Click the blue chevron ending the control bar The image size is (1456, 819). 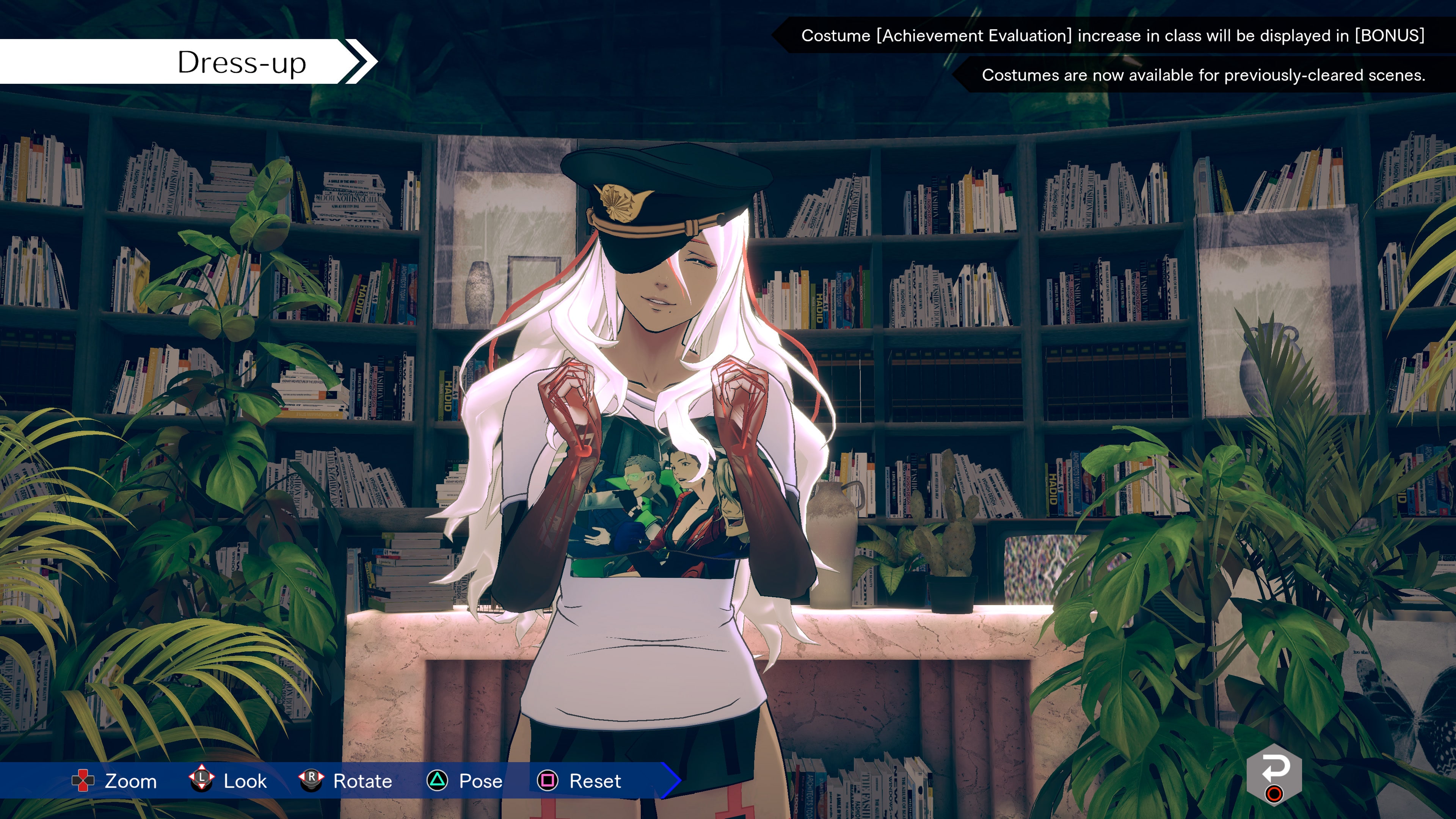pyautogui.click(x=673, y=781)
